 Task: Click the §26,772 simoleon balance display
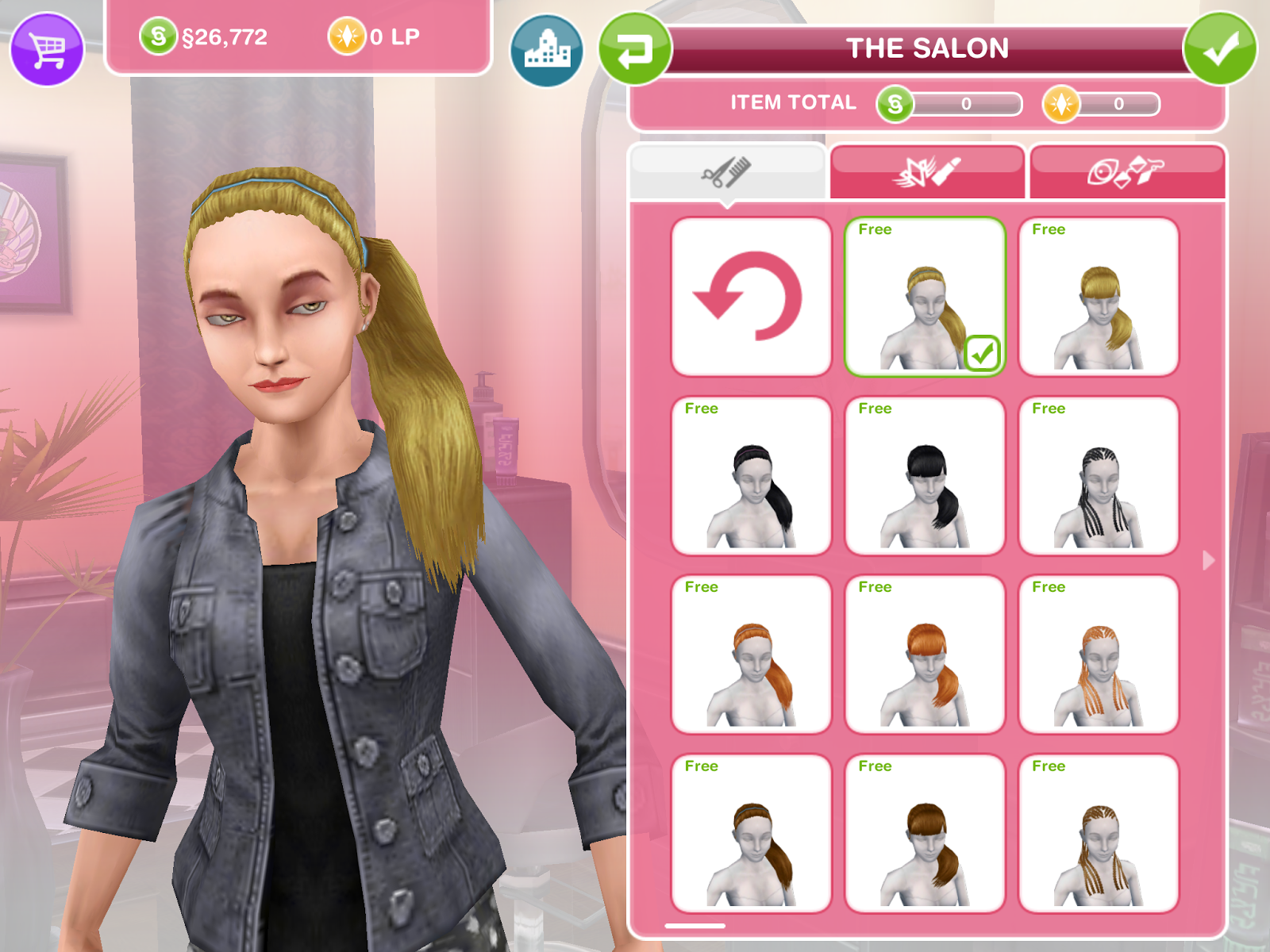[230, 36]
